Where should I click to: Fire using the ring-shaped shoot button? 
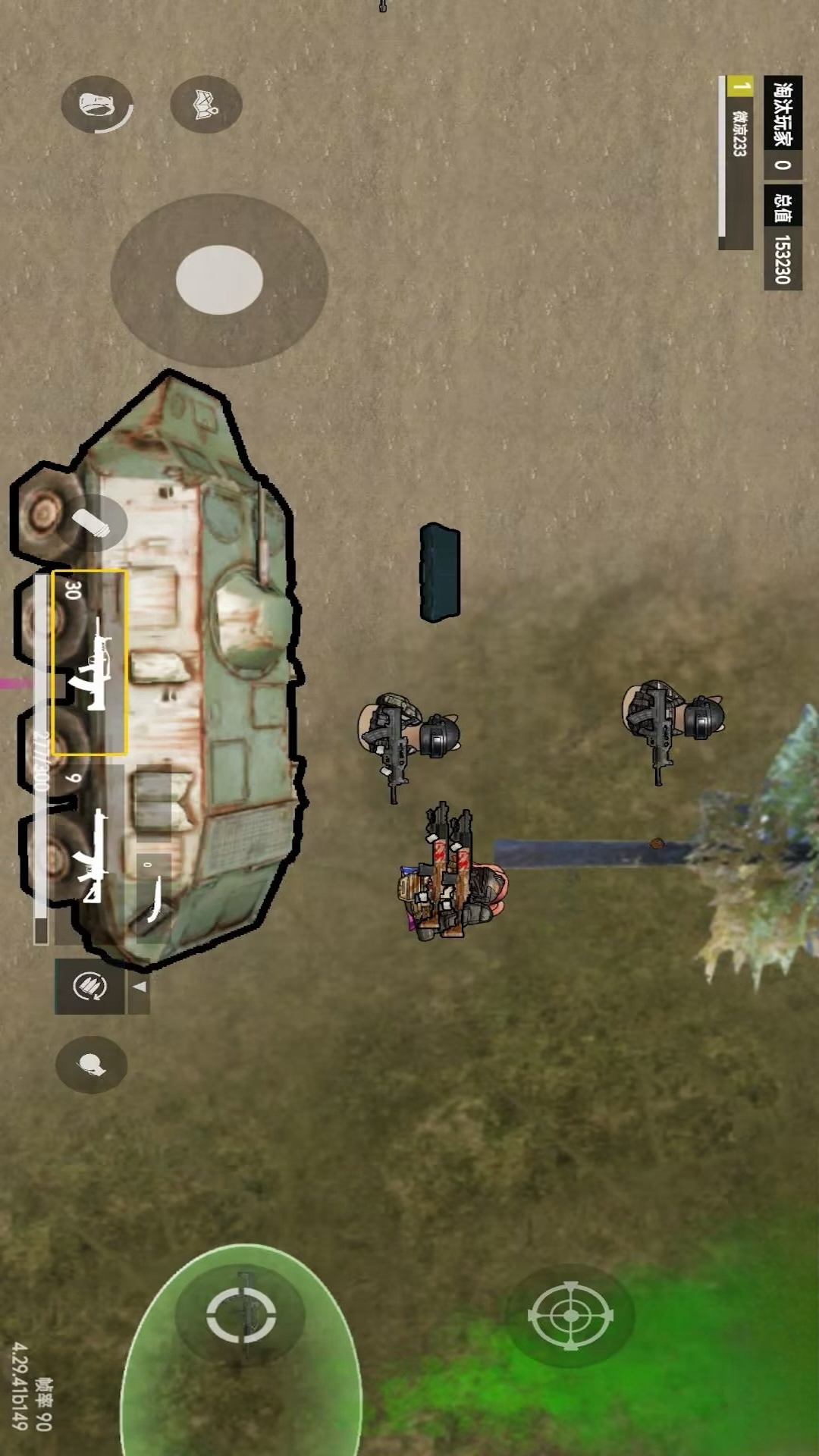241,1315
